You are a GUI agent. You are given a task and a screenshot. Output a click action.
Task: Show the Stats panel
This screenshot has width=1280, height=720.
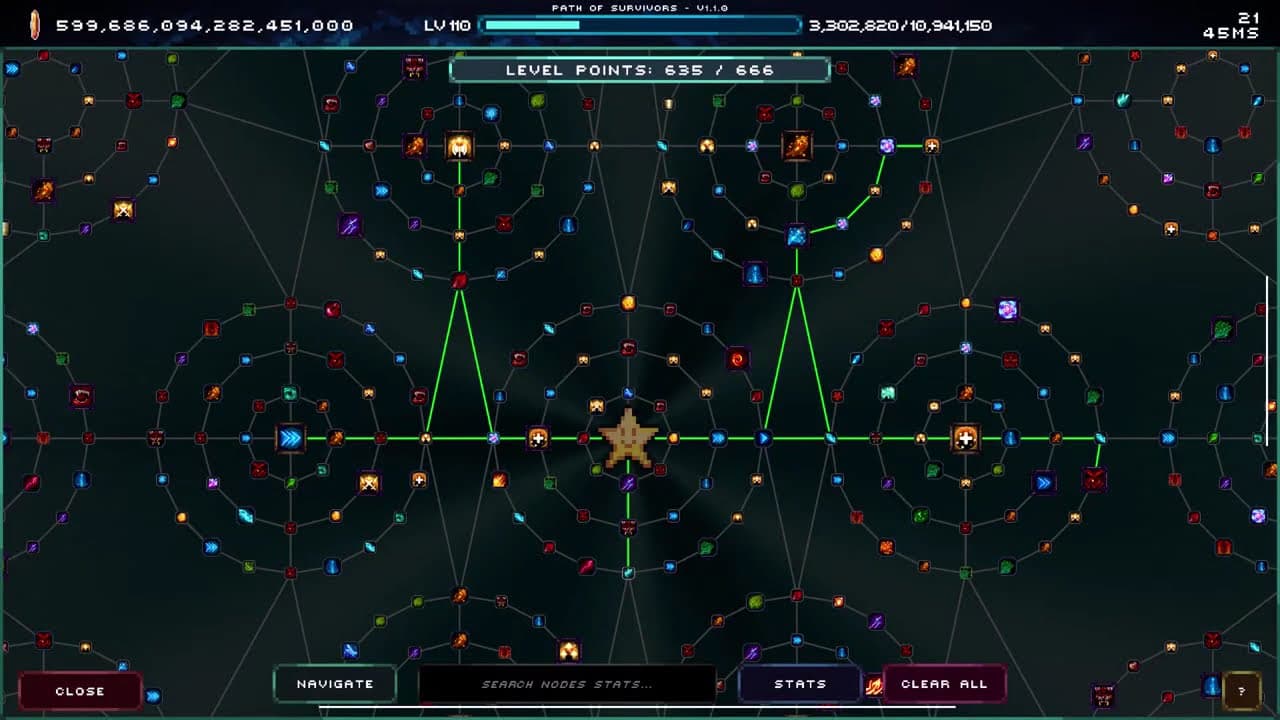(800, 684)
